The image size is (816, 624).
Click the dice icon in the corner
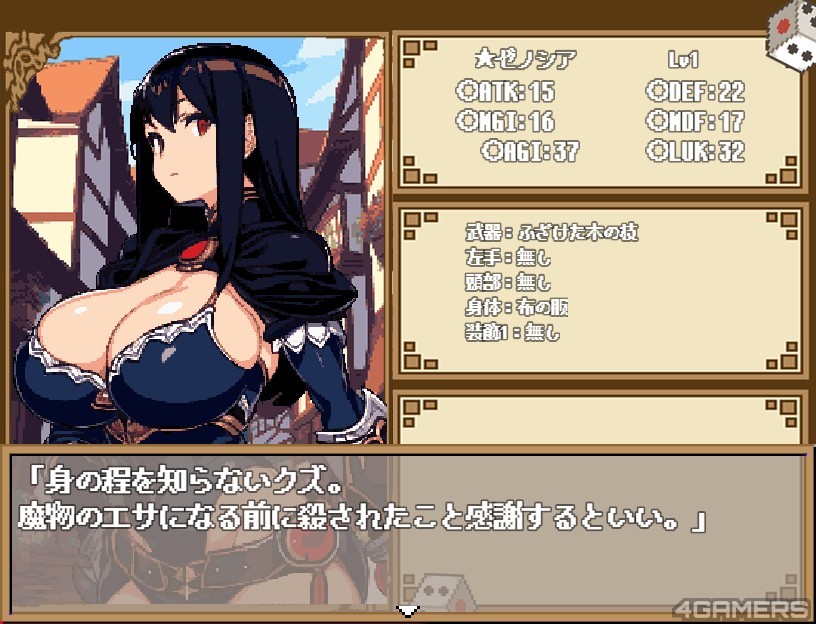pos(790,32)
